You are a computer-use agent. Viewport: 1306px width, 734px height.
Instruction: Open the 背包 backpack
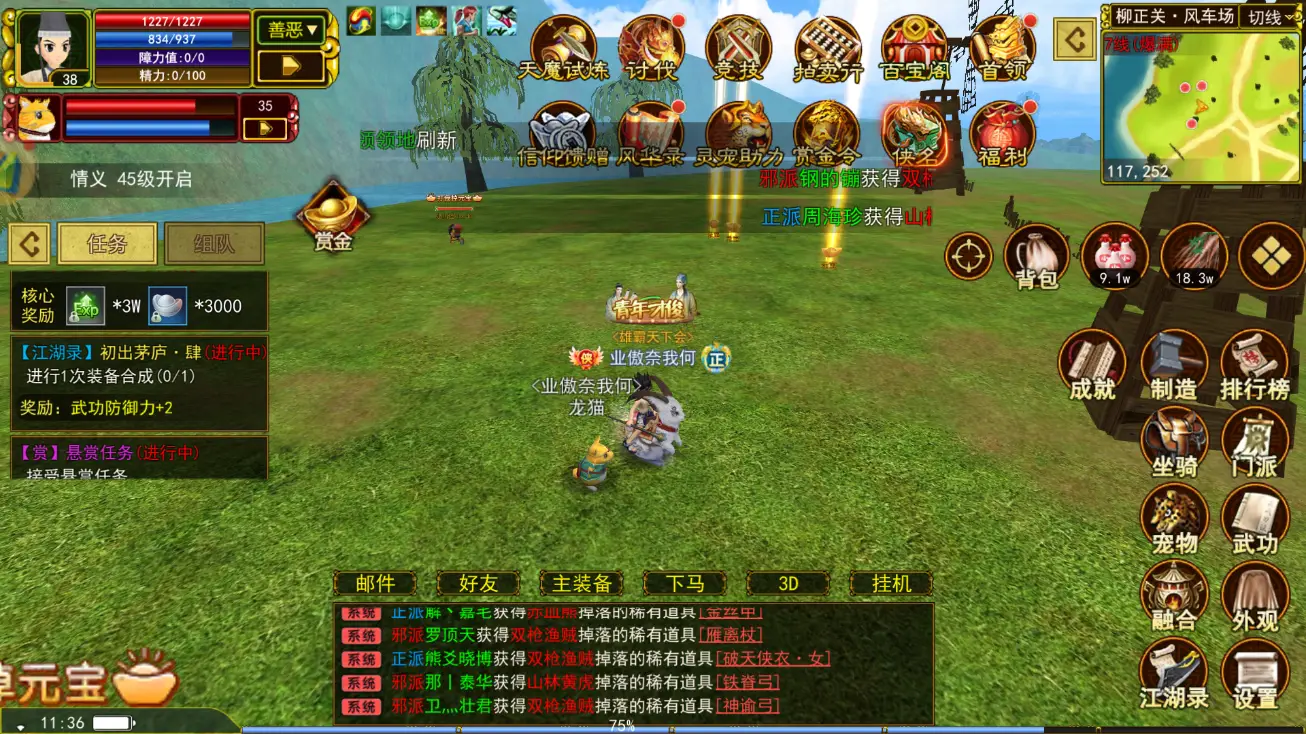click(x=1035, y=256)
